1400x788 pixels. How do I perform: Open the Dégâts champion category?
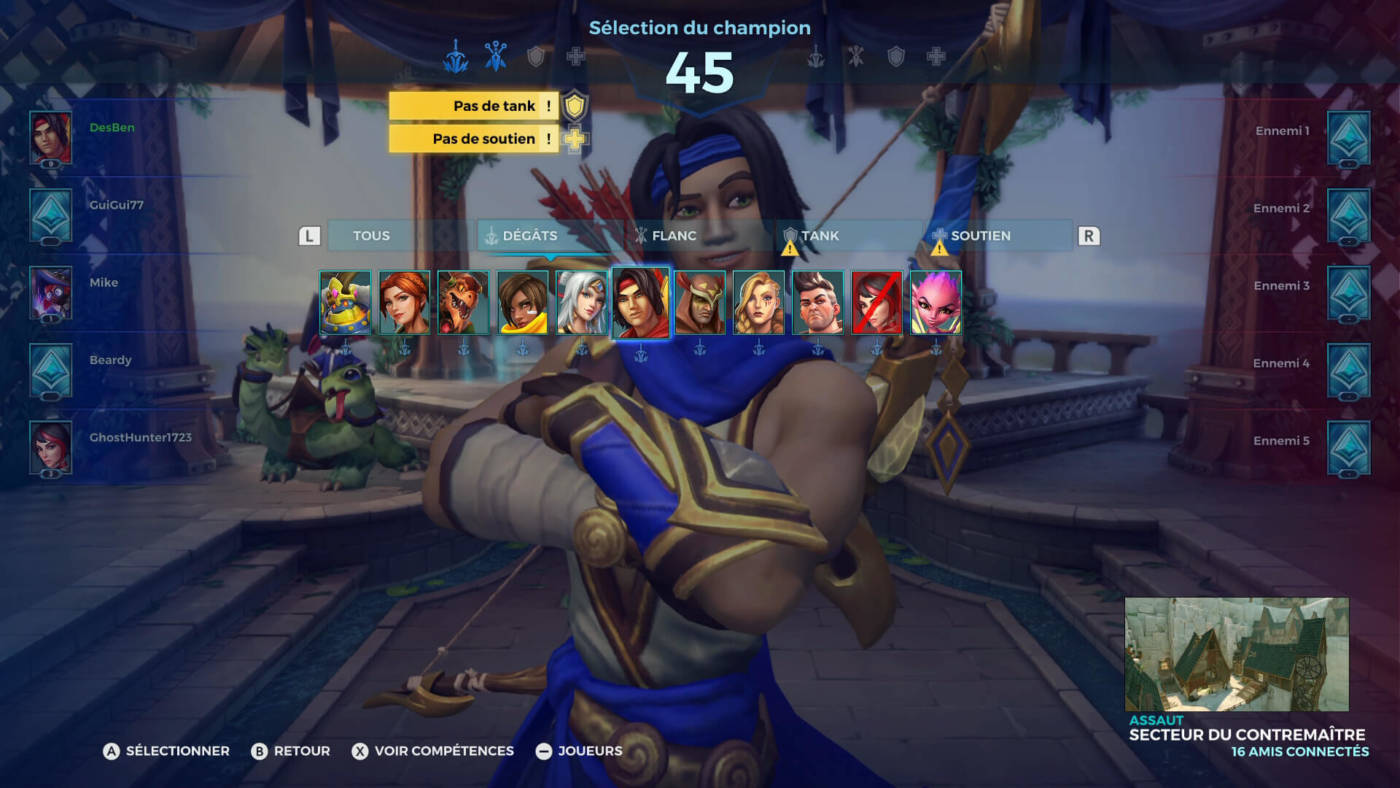(x=530, y=236)
